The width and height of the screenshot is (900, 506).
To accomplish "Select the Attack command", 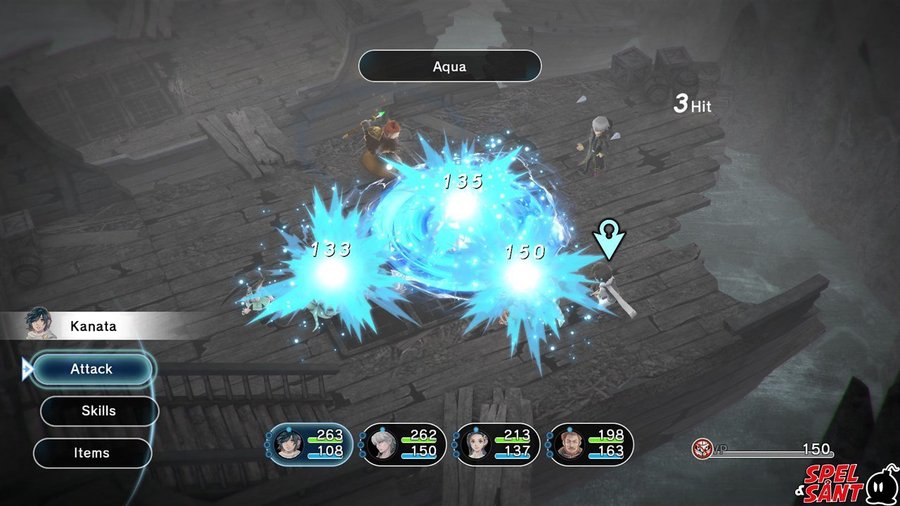I will (92, 369).
